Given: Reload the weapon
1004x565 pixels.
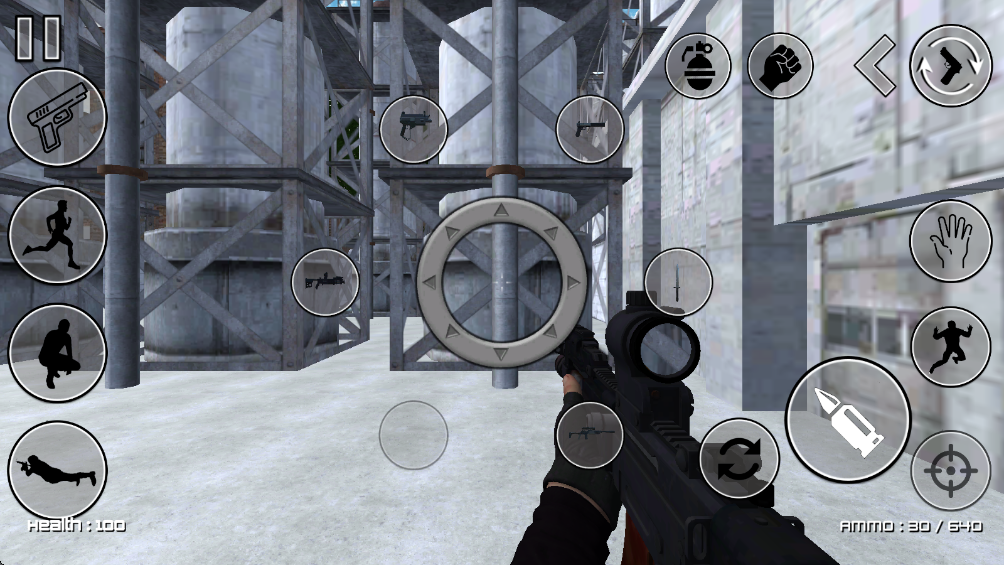Looking at the screenshot, I should click(739, 459).
